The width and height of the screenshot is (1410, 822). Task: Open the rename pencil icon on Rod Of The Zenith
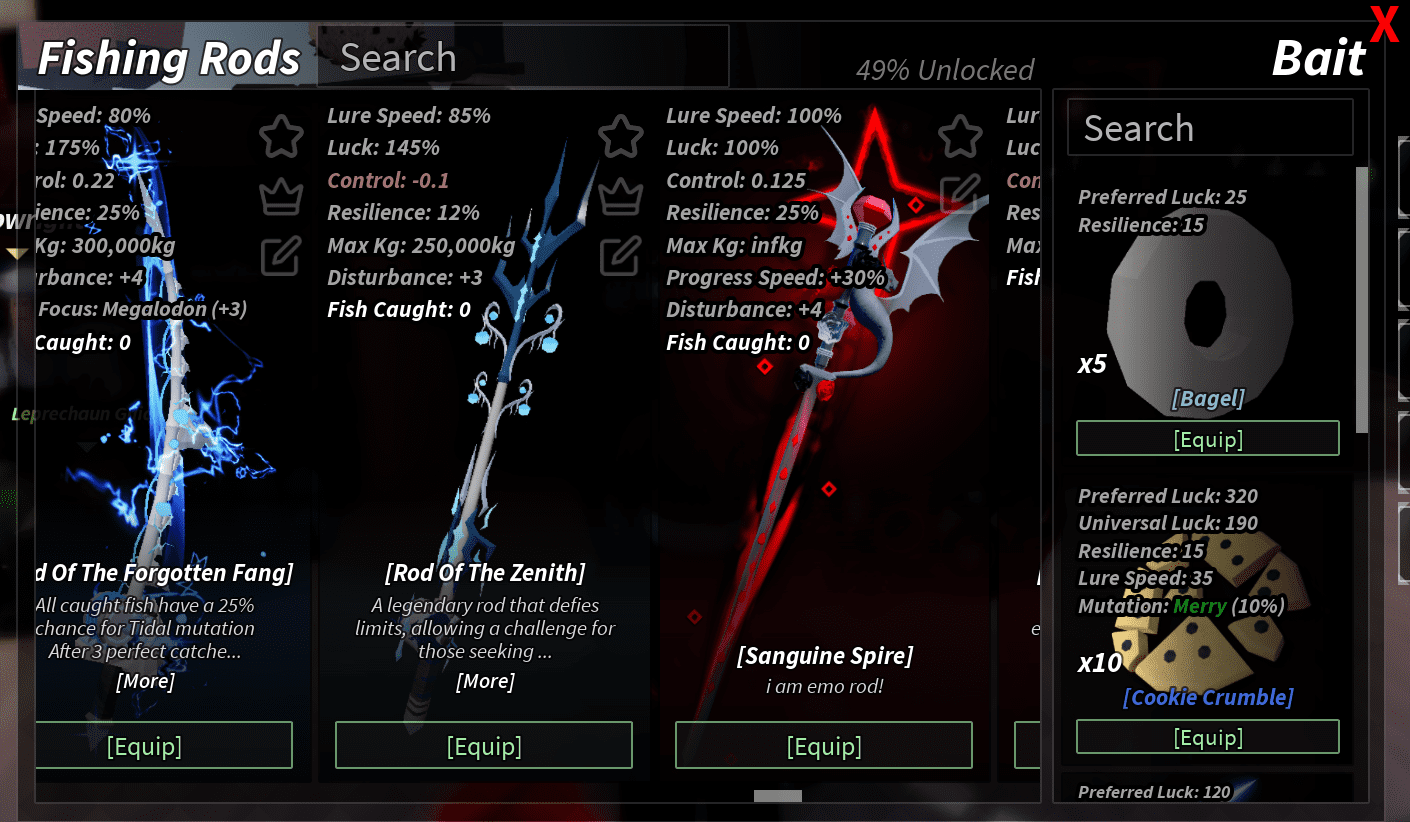point(621,257)
